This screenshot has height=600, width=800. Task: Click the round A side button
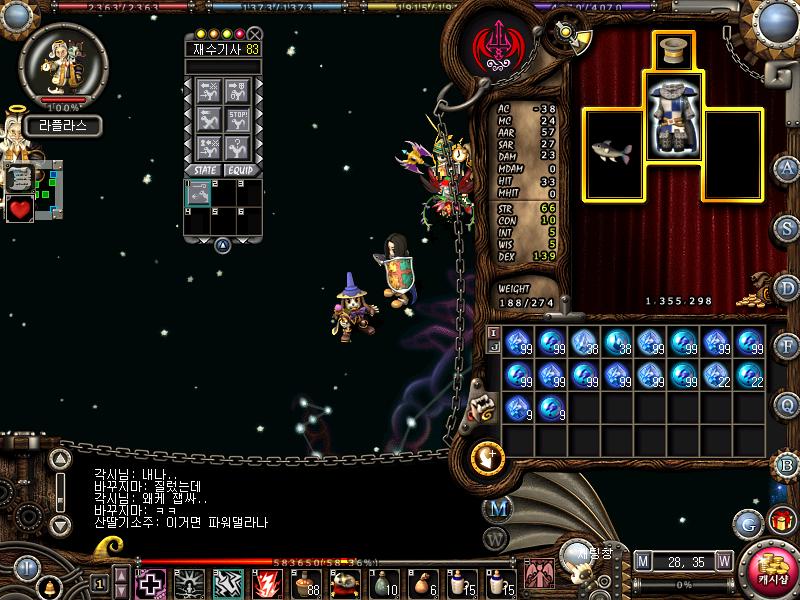[787, 168]
